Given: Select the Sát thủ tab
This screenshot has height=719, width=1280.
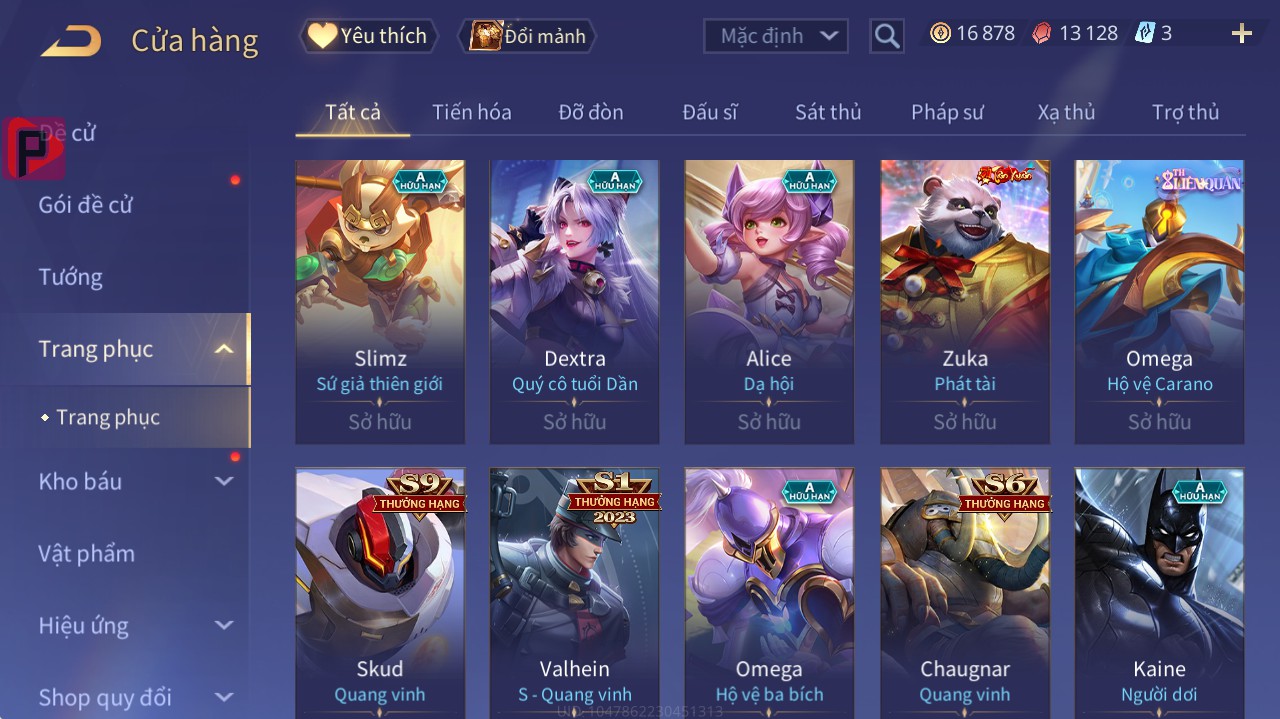Looking at the screenshot, I should (827, 112).
